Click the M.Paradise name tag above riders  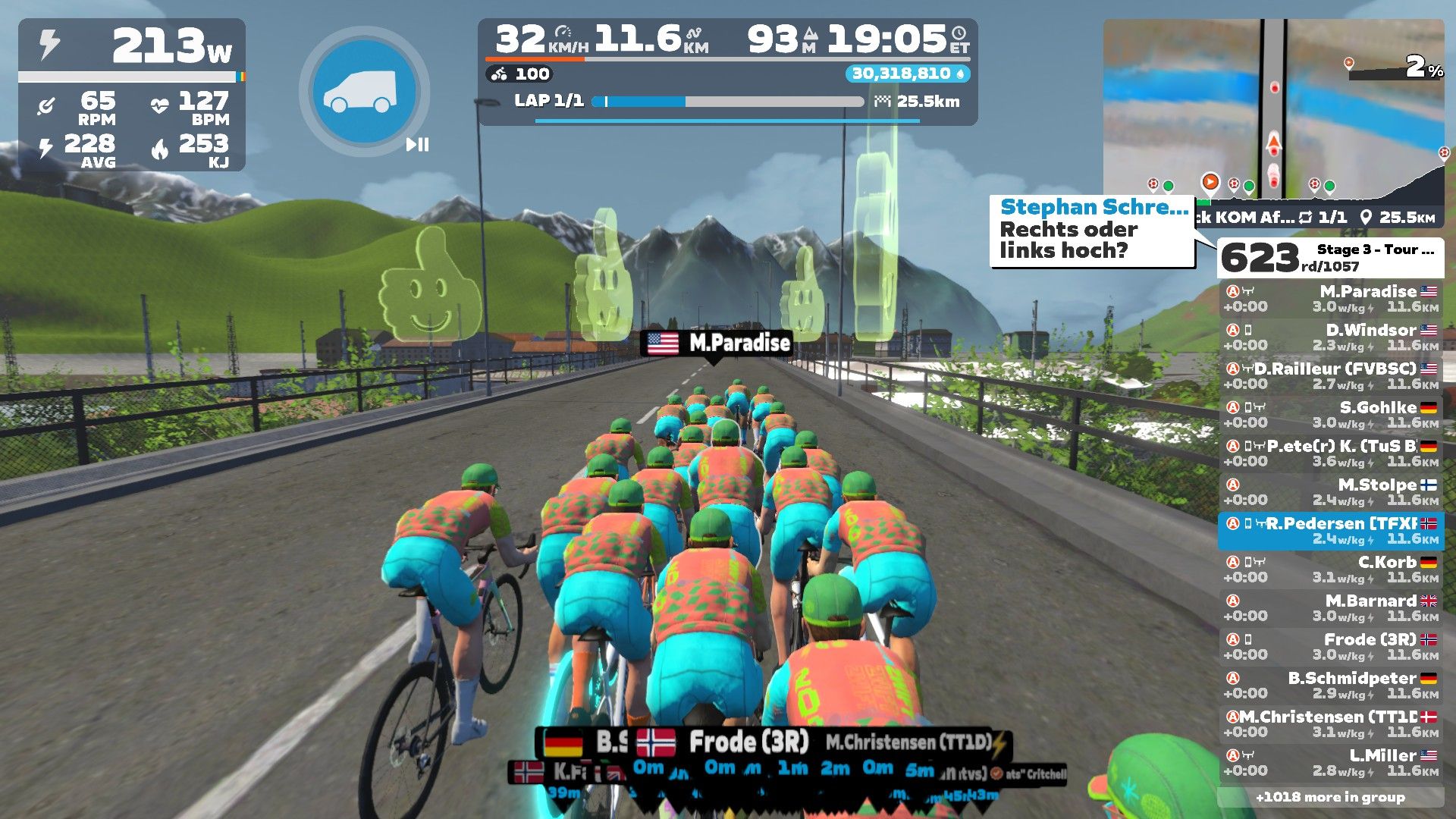coord(717,344)
